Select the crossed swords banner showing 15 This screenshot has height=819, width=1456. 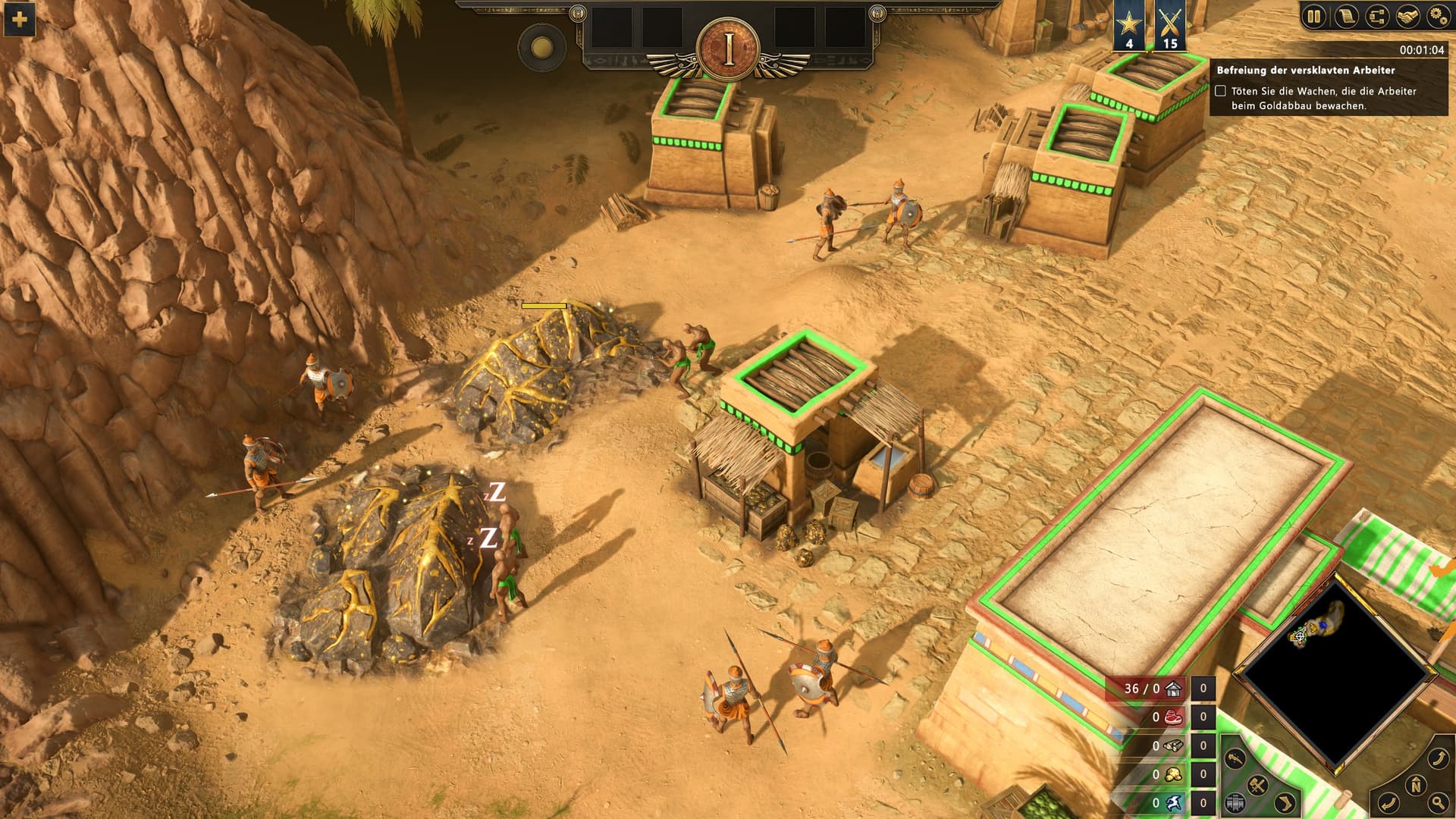(x=1169, y=26)
